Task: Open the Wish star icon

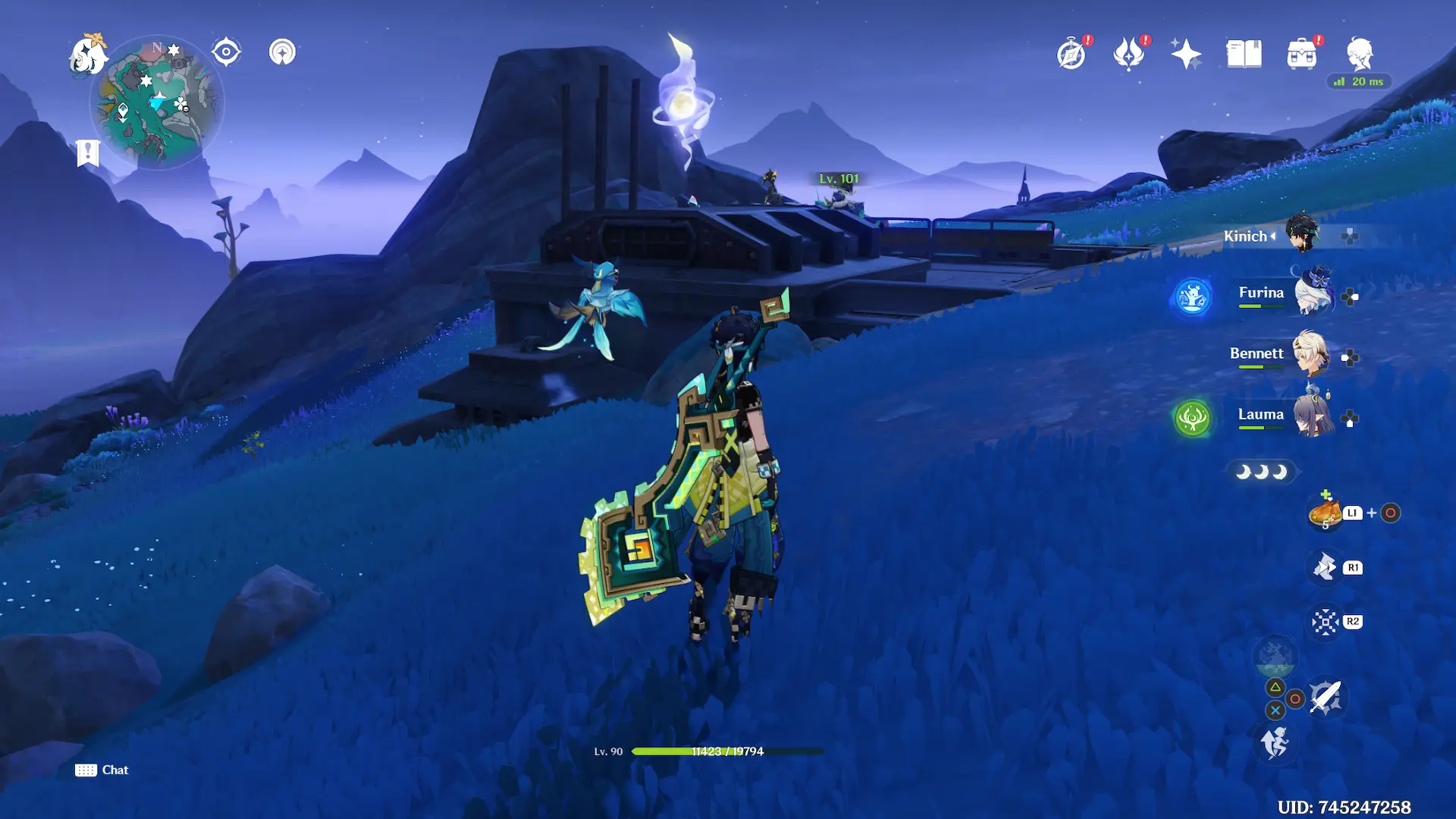Action: click(x=1186, y=55)
